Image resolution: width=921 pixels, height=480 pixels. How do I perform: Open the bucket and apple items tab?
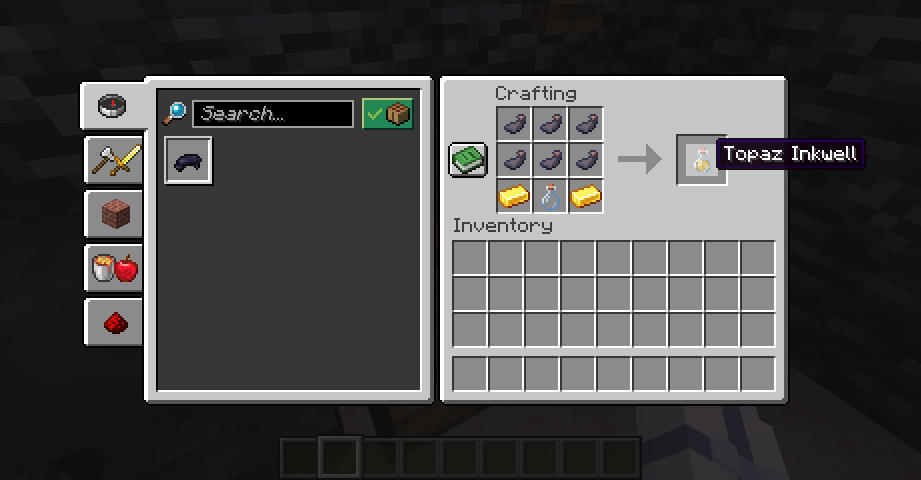point(114,268)
